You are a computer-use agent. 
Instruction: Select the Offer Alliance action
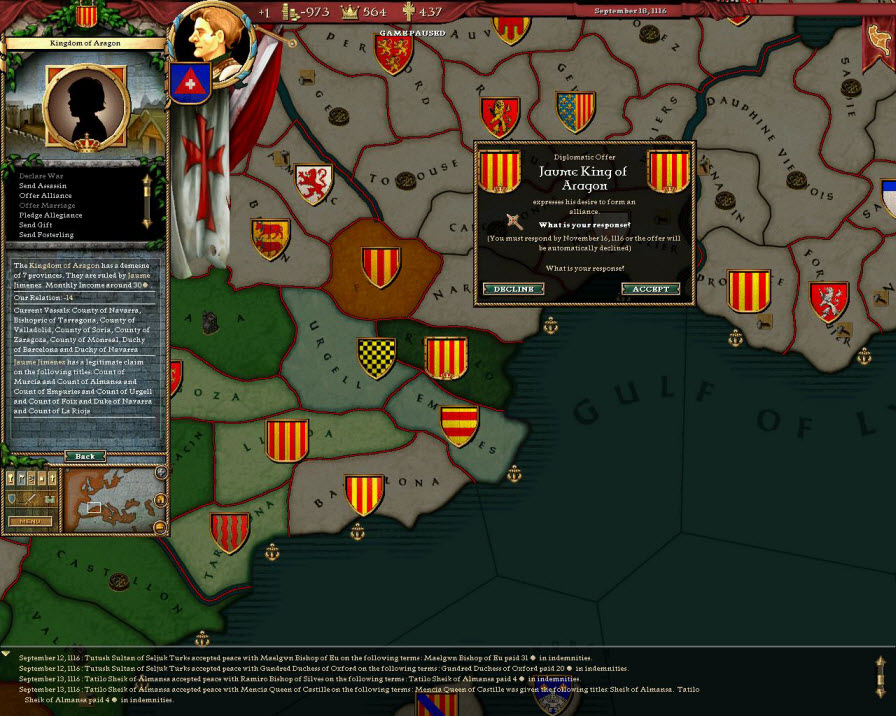(x=46, y=195)
